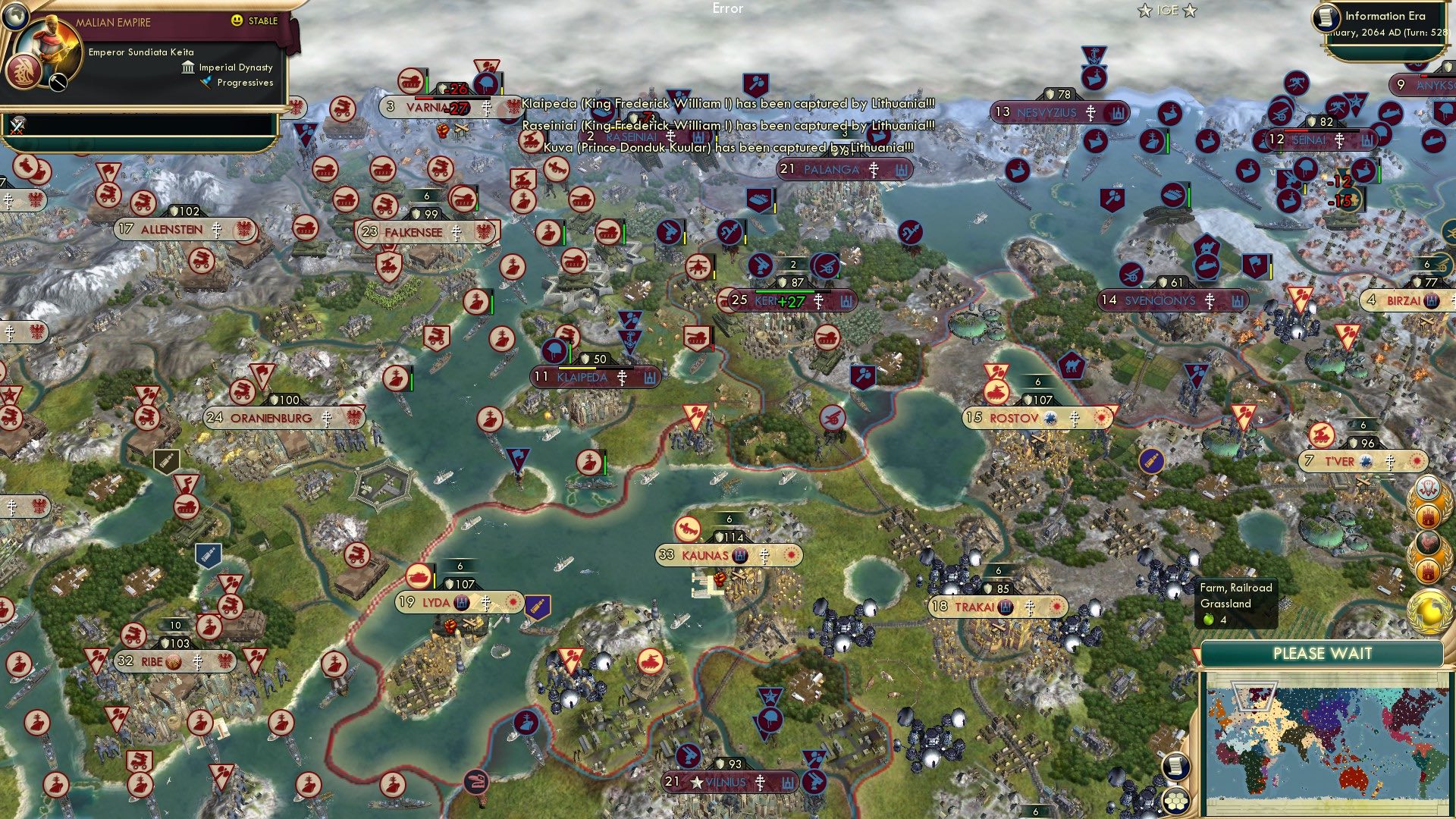Toggle the star button left of IGE
1456x819 pixels.
pyautogui.click(x=1144, y=10)
